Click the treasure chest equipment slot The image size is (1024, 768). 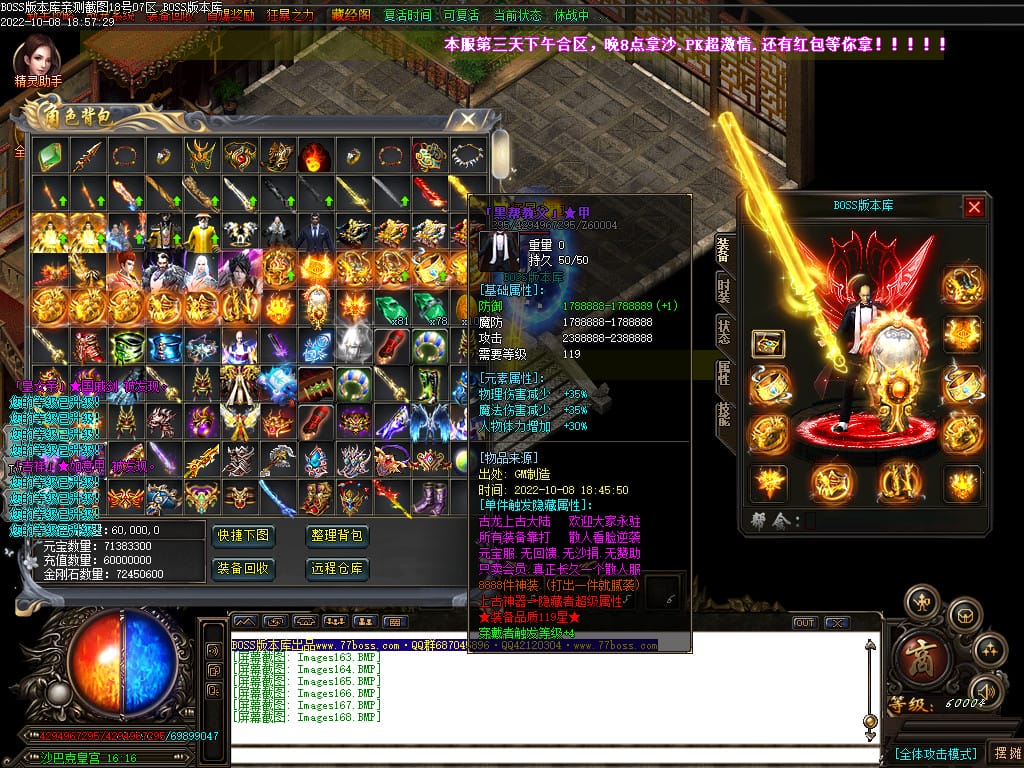coord(768,344)
